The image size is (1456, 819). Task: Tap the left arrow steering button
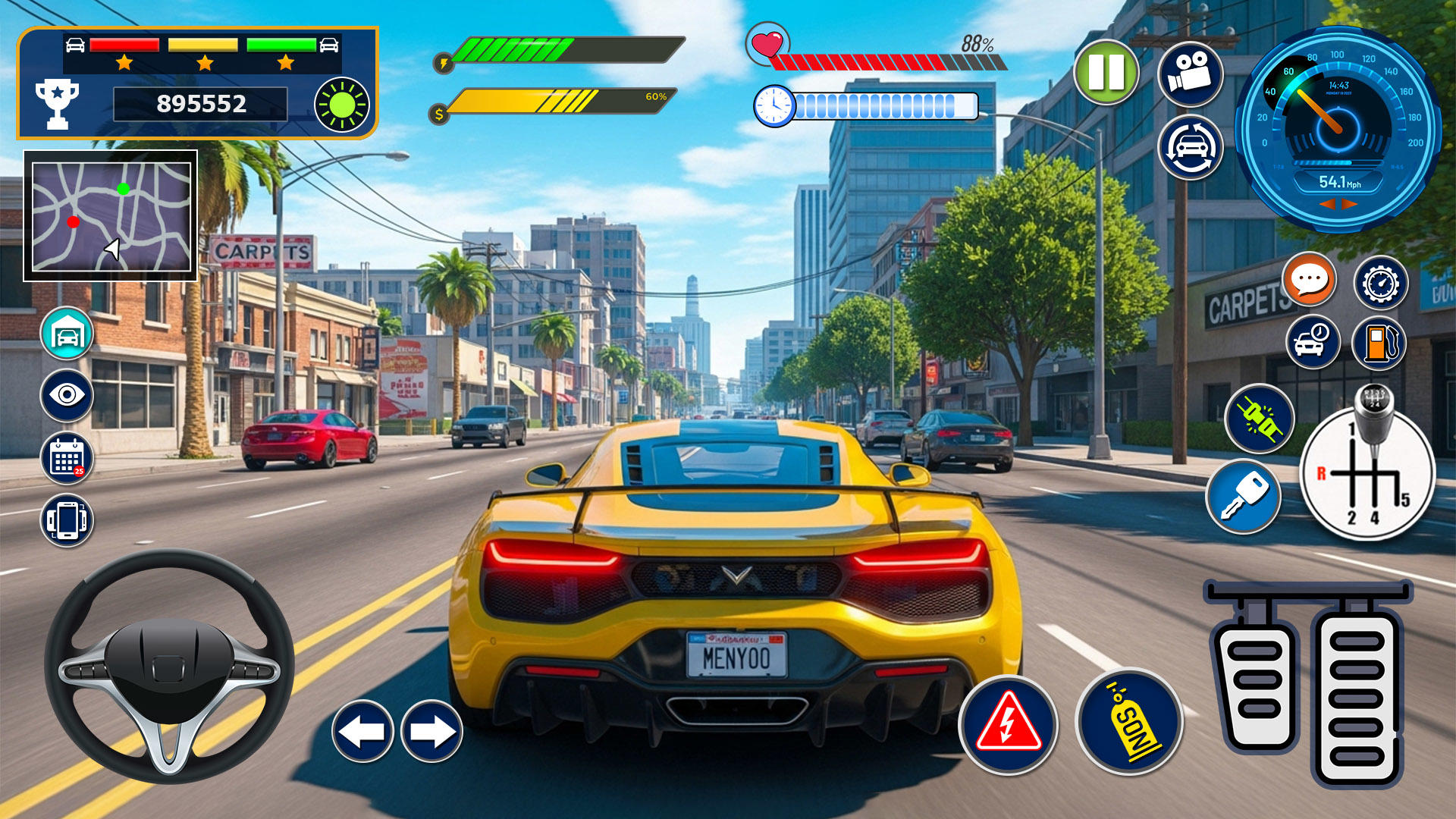coord(362,731)
